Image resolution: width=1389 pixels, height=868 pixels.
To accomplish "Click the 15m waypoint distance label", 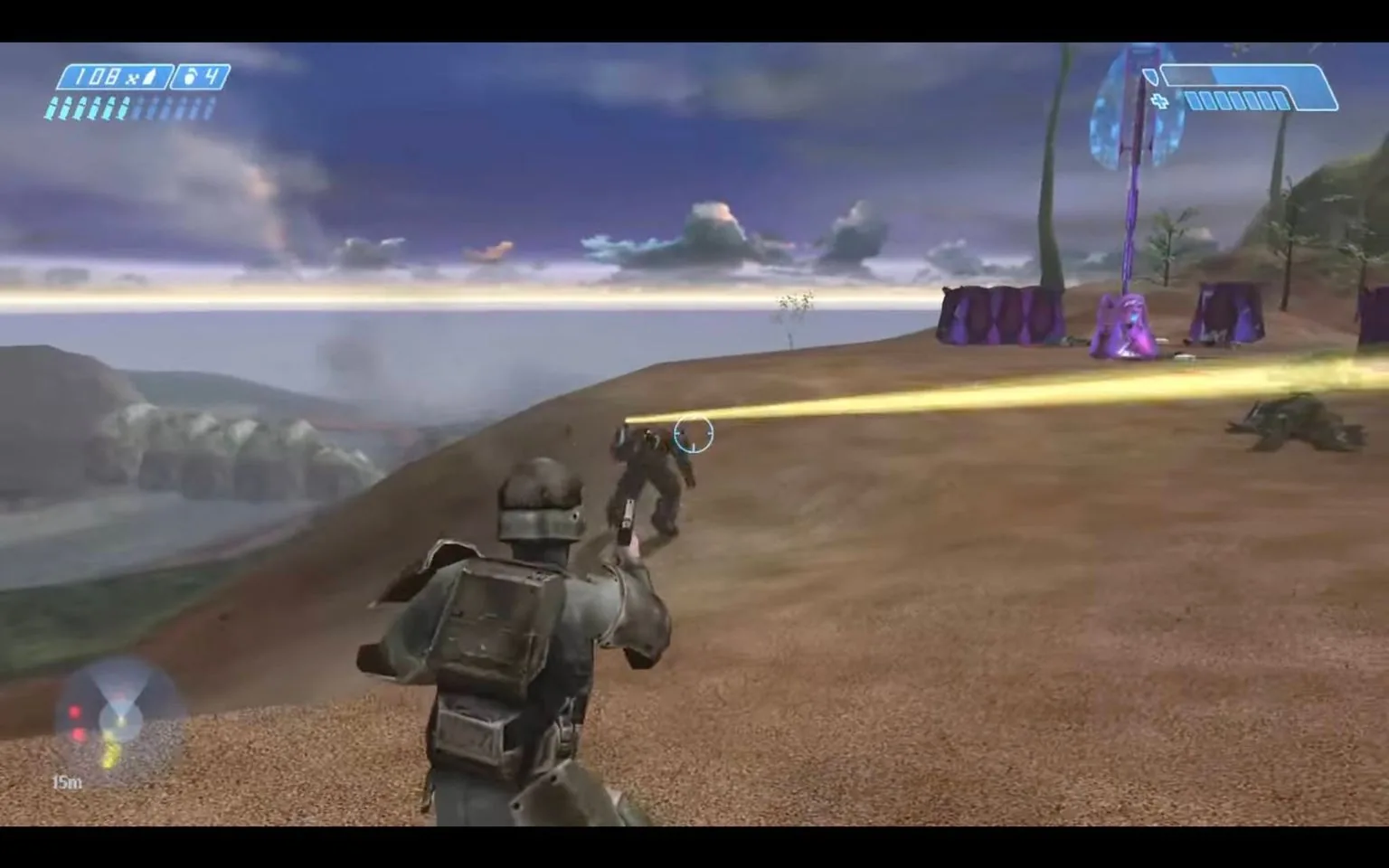I will click(66, 781).
